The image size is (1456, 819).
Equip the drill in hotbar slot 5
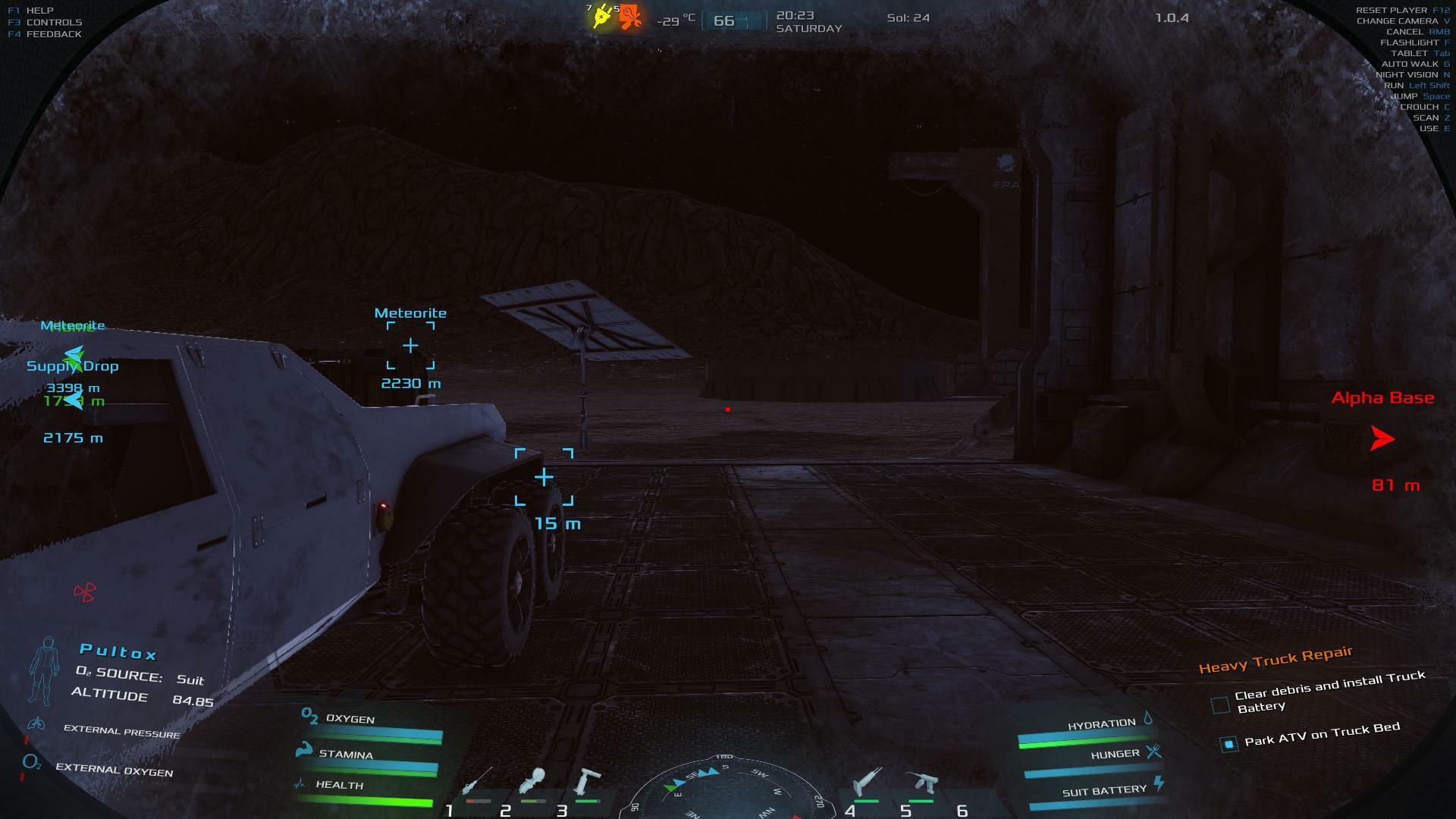921,782
